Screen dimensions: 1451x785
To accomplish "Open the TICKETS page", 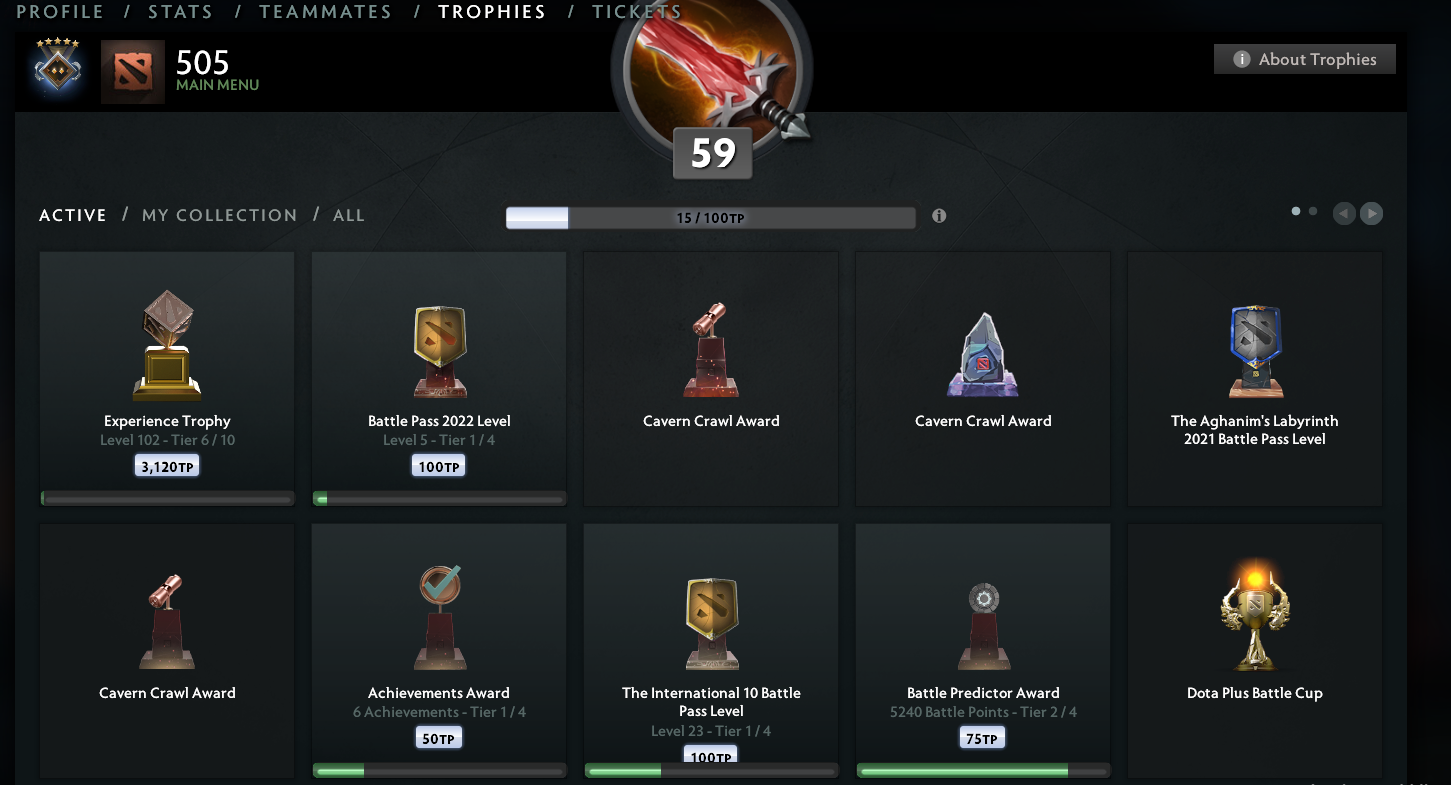I will (637, 12).
